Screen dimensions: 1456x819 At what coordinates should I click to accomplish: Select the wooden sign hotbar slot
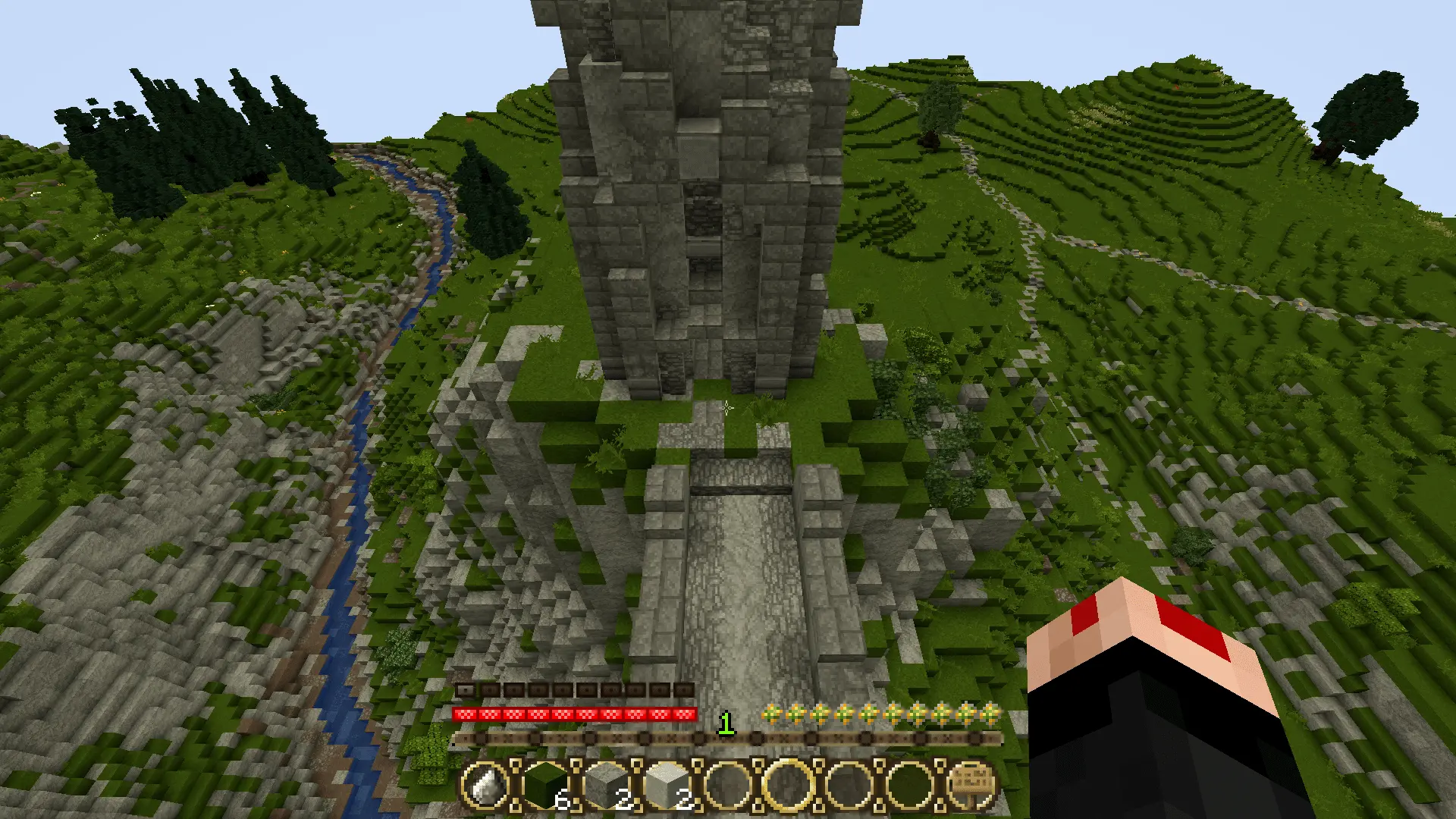point(971,784)
